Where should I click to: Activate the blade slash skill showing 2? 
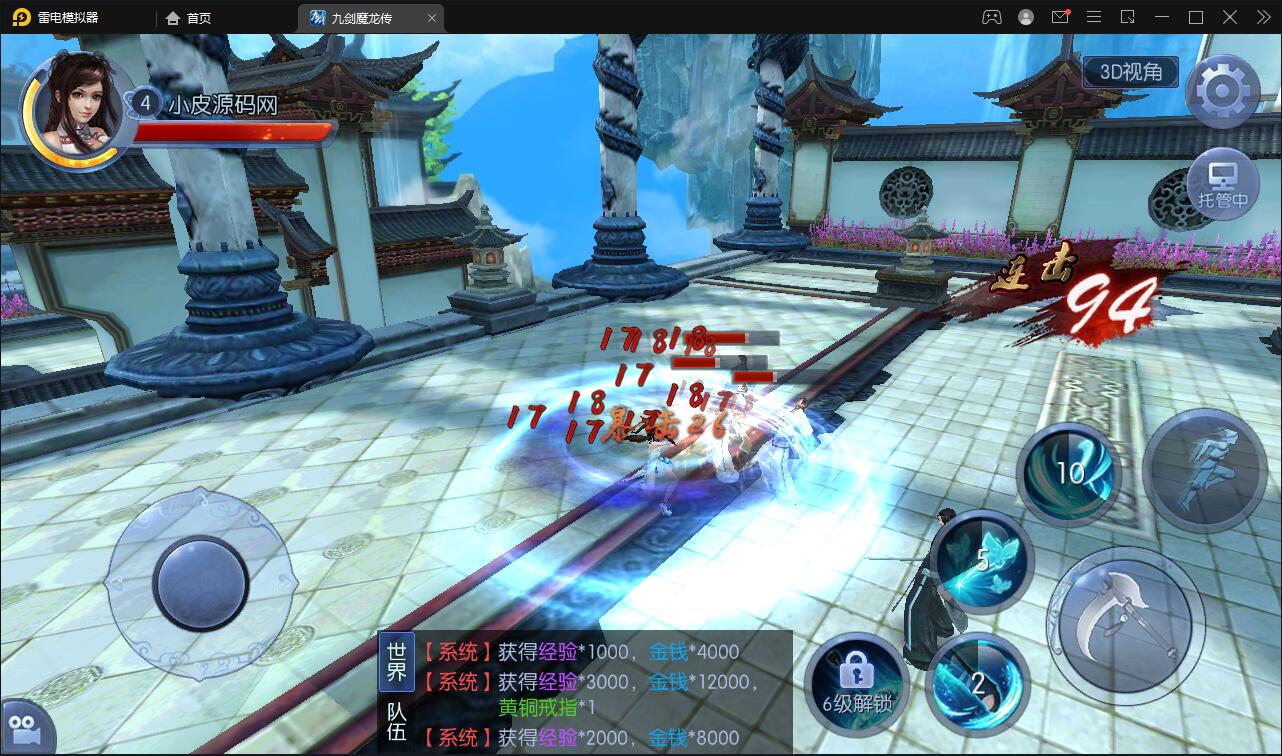[977, 682]
